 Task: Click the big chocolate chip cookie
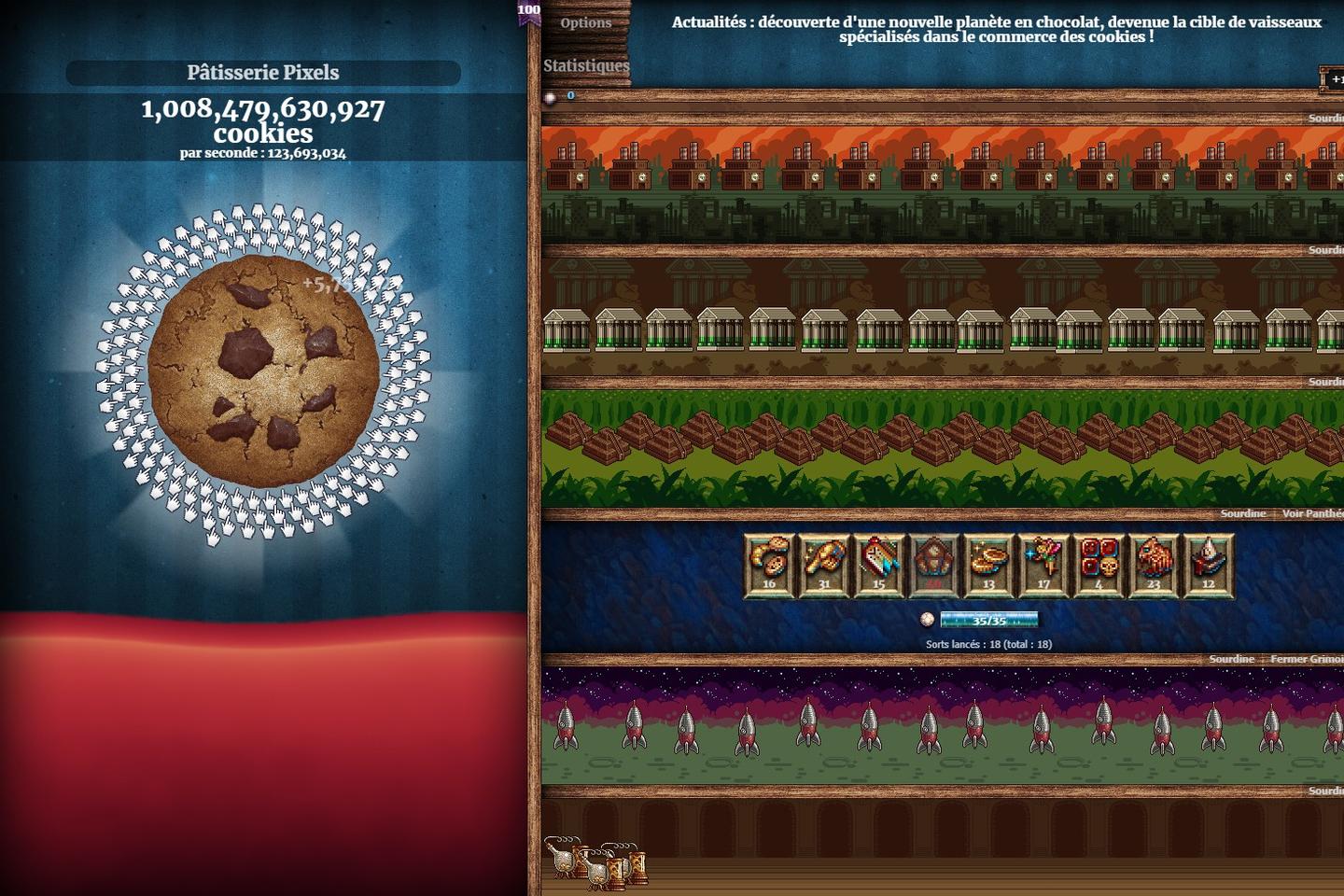[x=263, y=371]
